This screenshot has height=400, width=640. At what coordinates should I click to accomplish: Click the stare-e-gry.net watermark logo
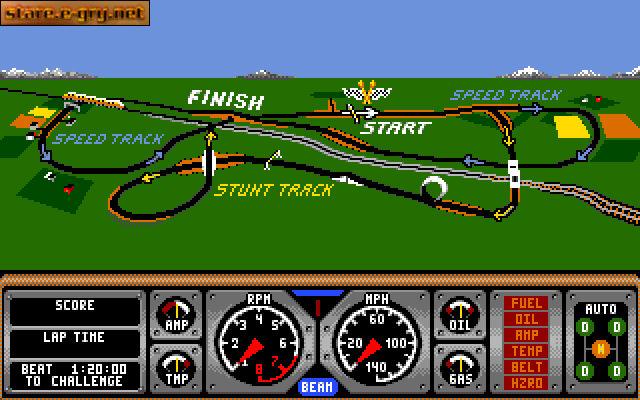pos(75,13)
